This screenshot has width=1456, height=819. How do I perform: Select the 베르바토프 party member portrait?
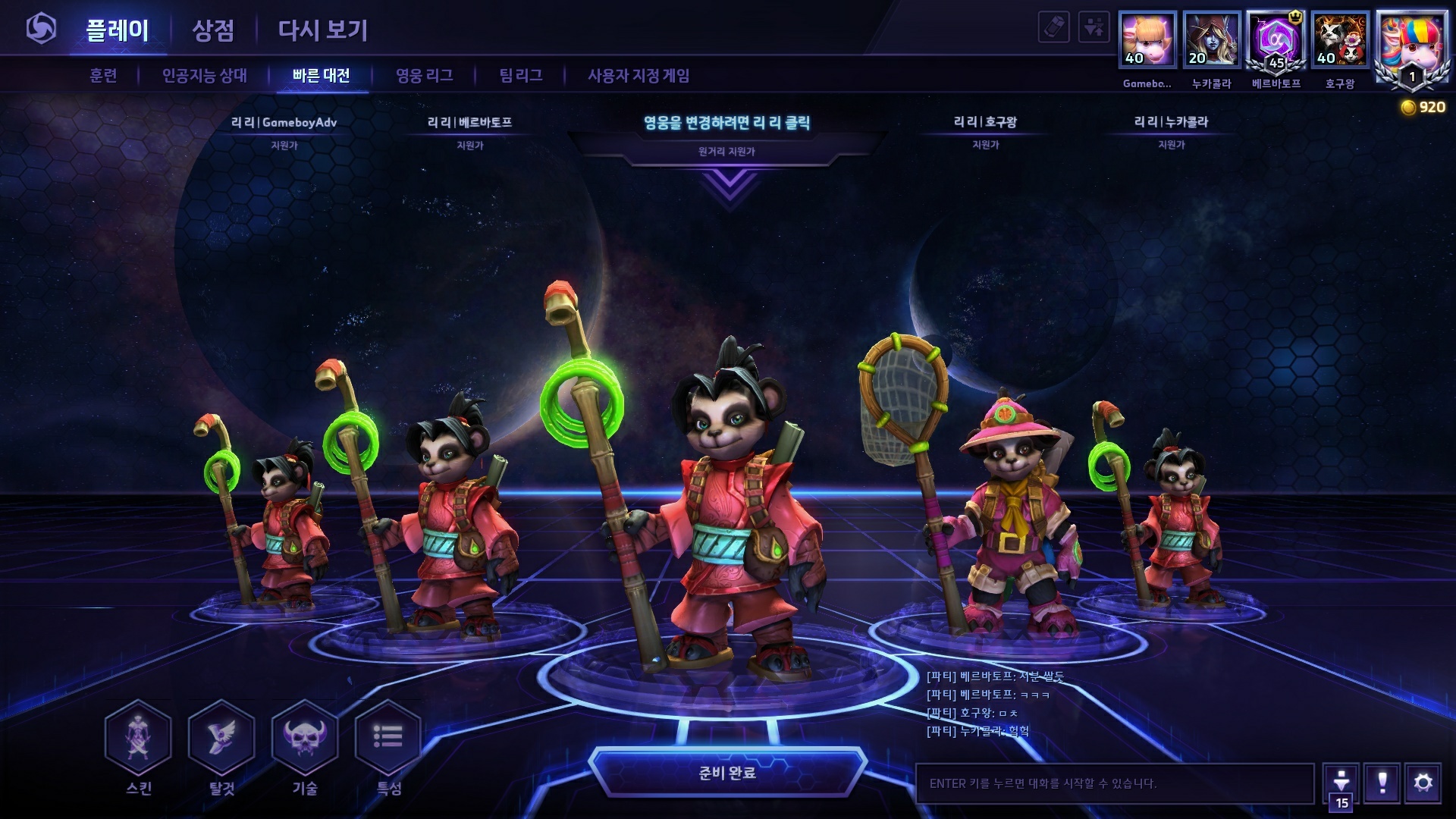click(1276, 40)
